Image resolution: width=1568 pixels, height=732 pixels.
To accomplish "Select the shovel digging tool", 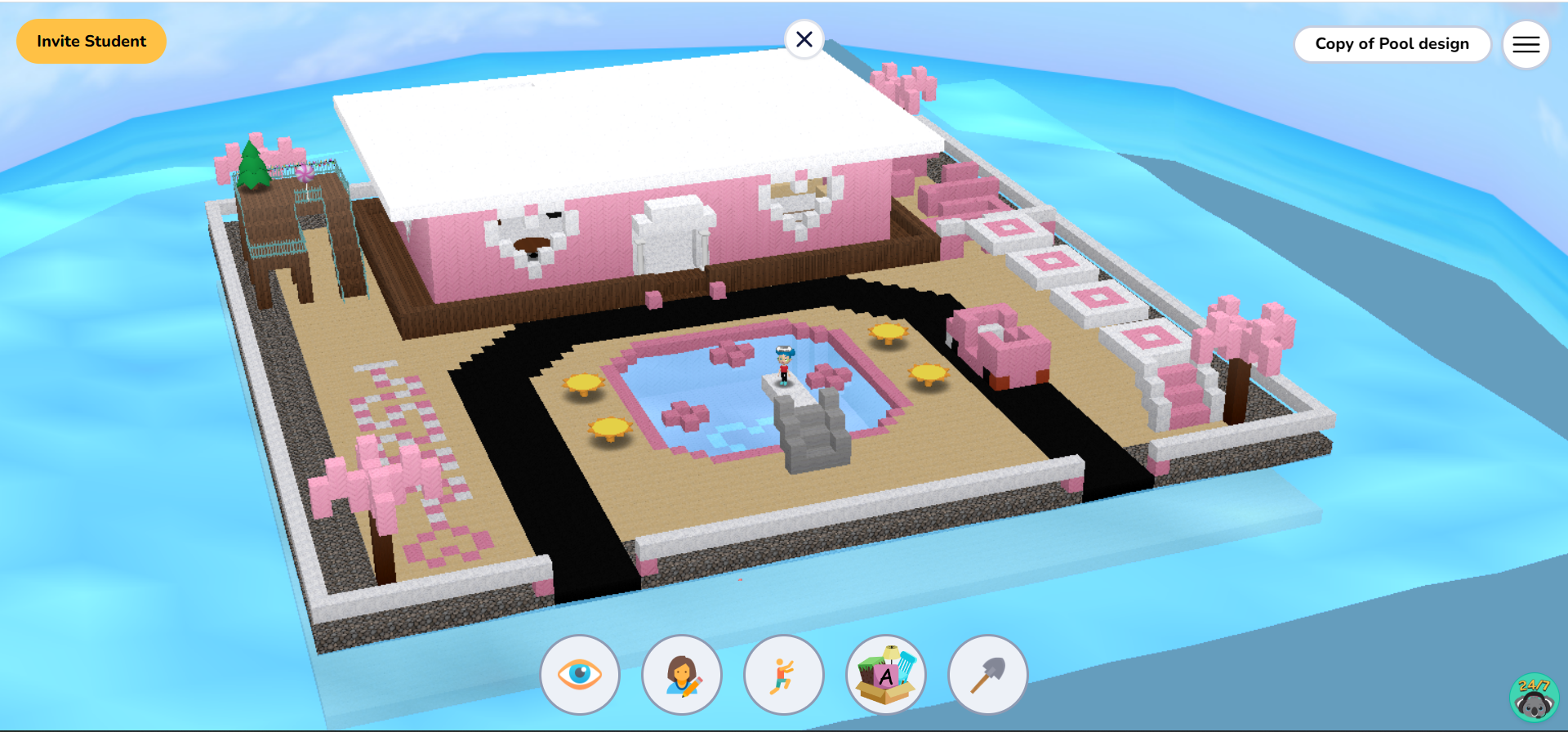I will coord(987,674).
